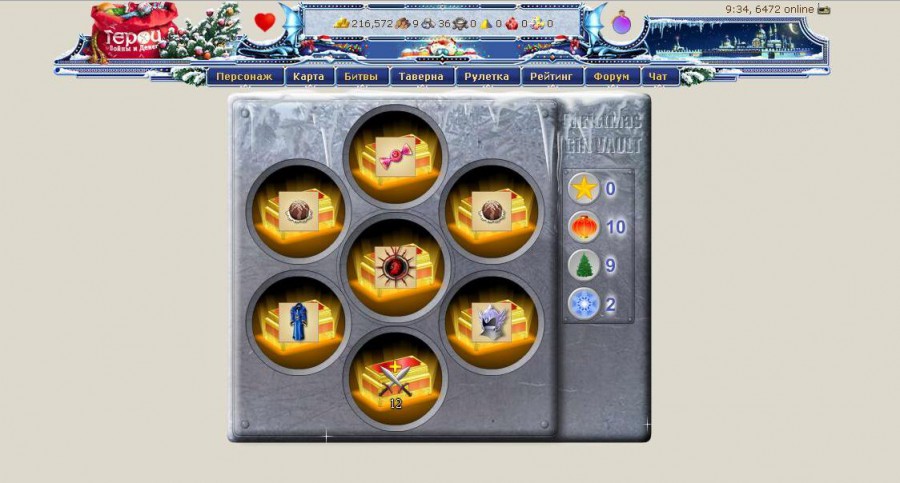900x483 pixels.
Task: Click the game logo with red sack
Action: click(133, 32)
